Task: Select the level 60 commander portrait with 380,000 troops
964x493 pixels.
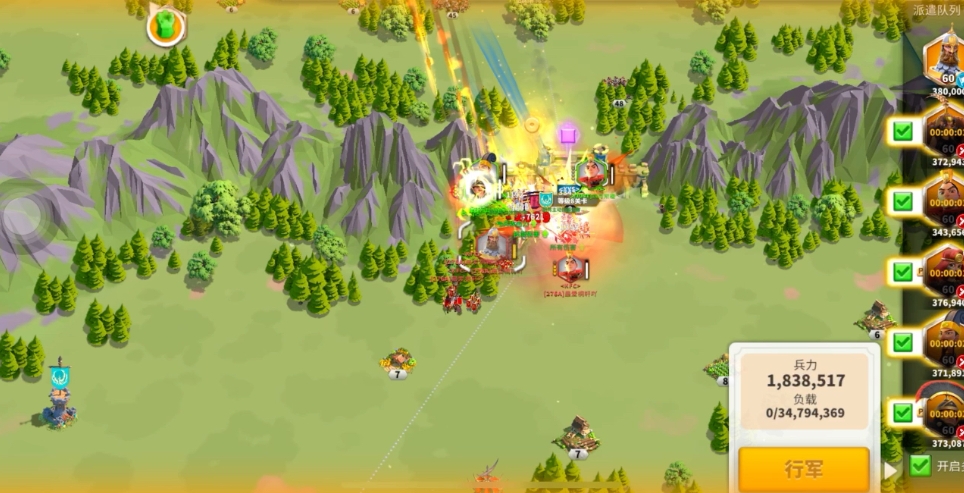Action: tap(943, 60)
